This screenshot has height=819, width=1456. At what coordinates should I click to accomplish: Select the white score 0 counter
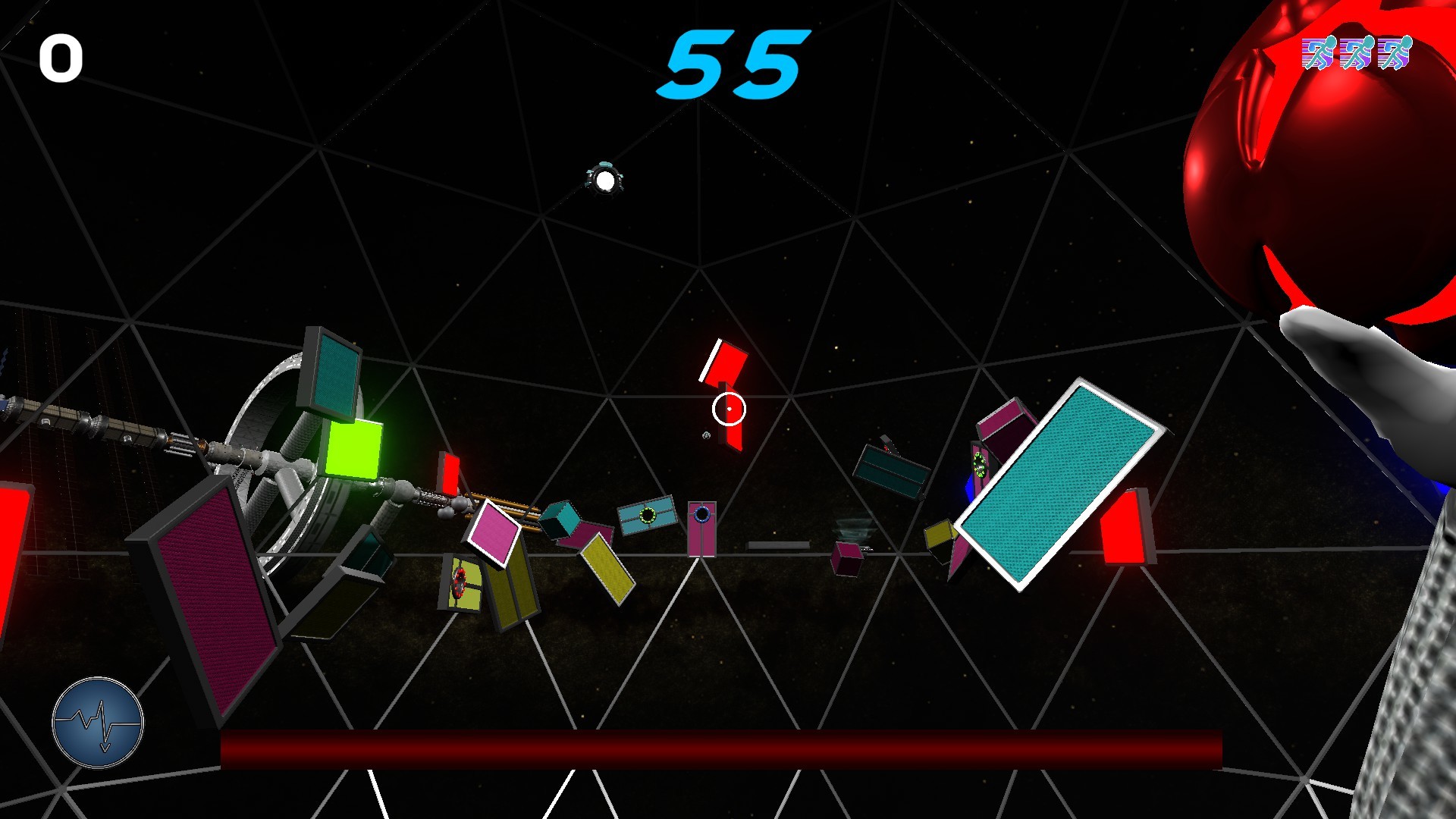[x=61, y=57]
